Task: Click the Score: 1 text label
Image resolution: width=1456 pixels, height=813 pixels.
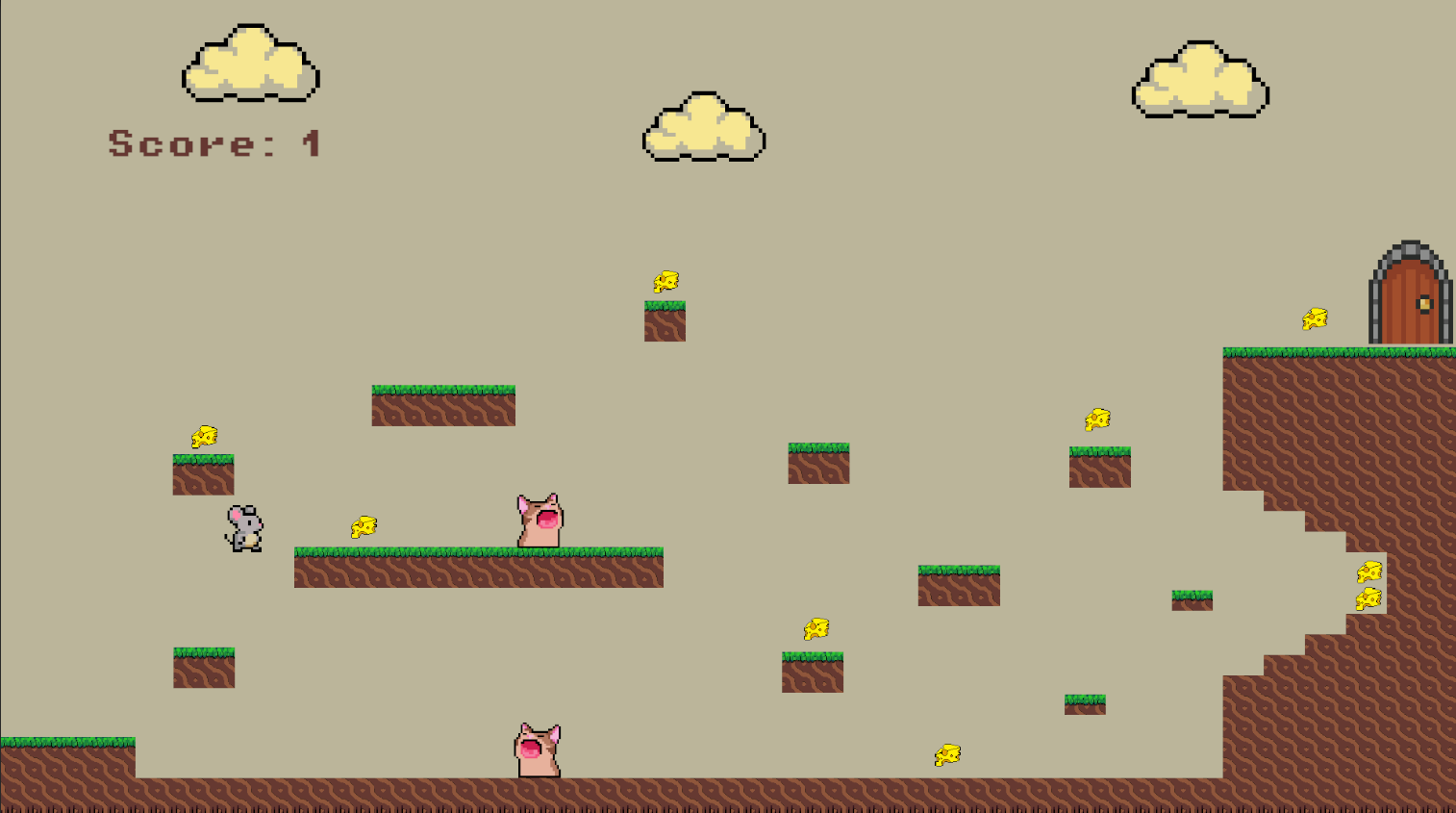Action: pos(213,144)
